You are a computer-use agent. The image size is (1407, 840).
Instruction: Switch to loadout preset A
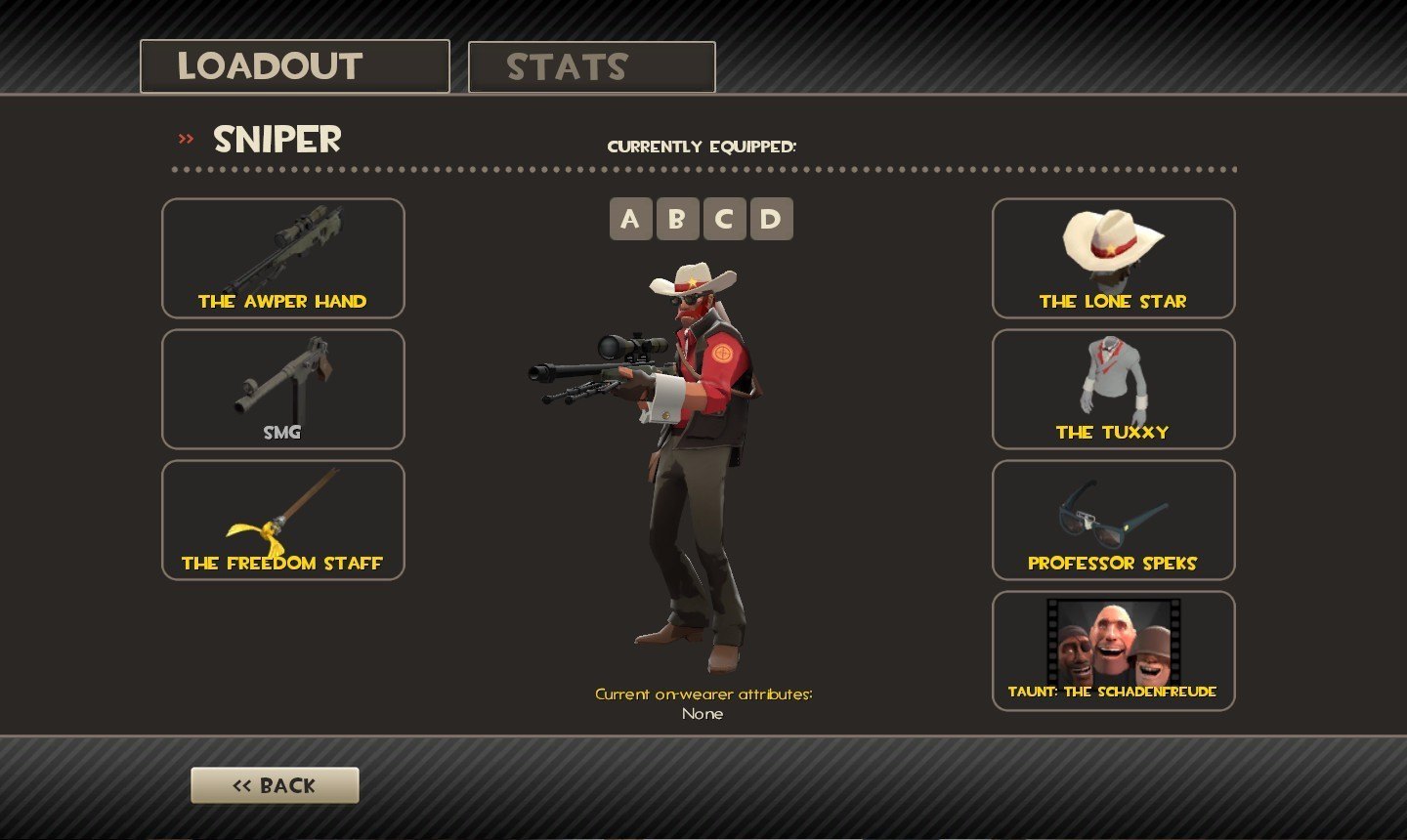(630, 219)
